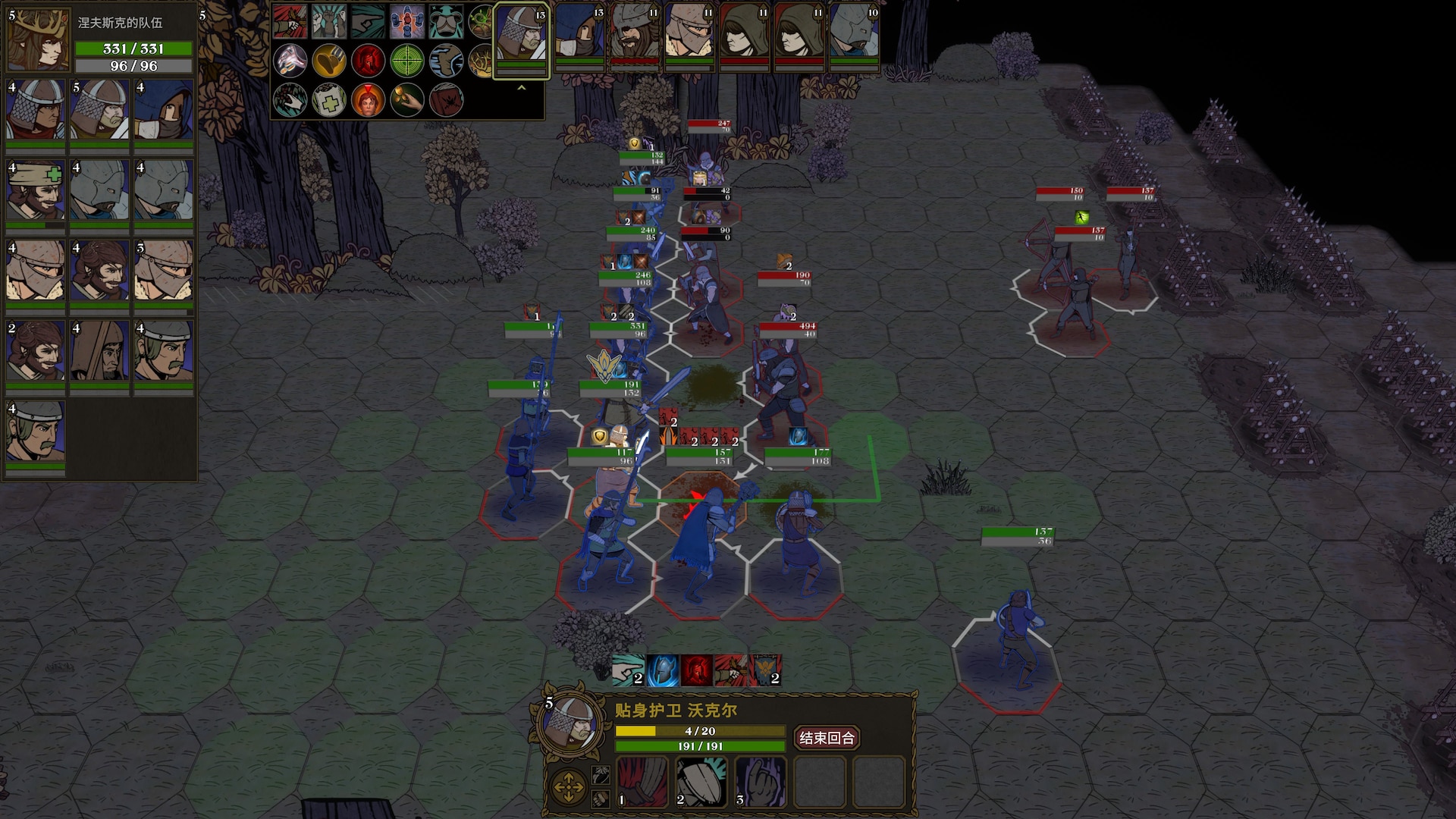Screen dimensions: 1456x819
Task: Select the red spartan helmet round icon
Action: pos(368,61)
